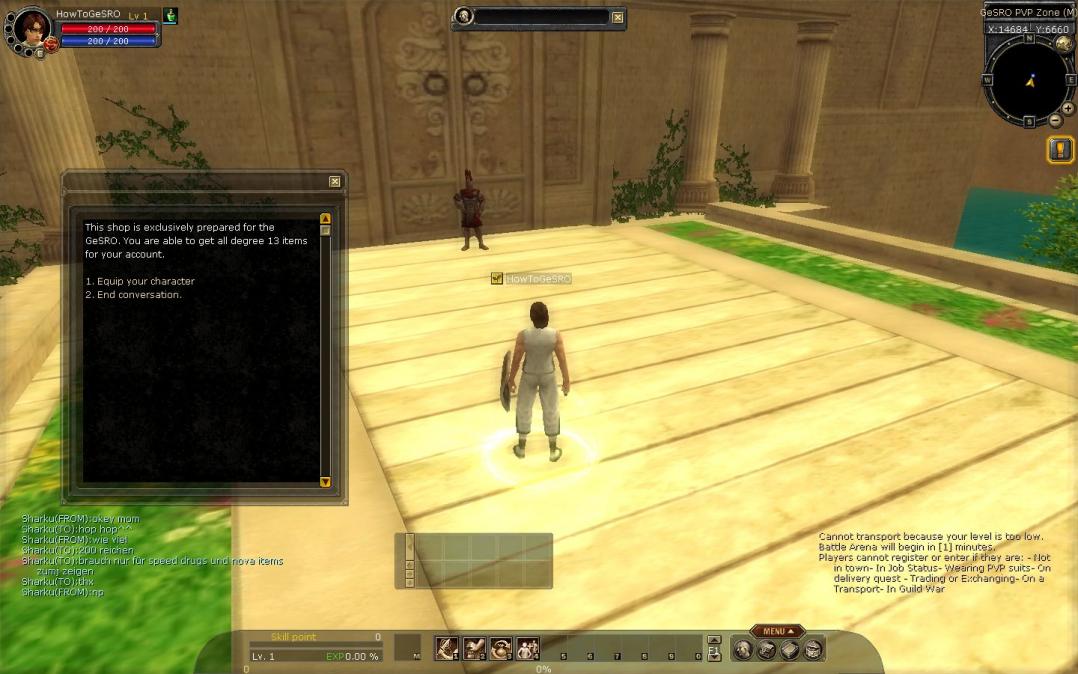Use the hotbar slot 4 group icon

(527, 648)
